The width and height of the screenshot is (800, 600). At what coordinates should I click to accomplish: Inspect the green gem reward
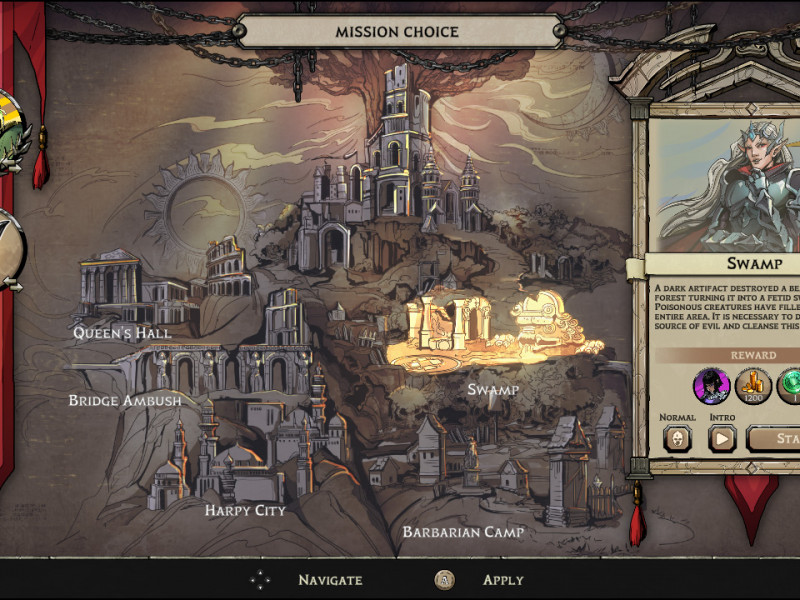tap(790, 385)
